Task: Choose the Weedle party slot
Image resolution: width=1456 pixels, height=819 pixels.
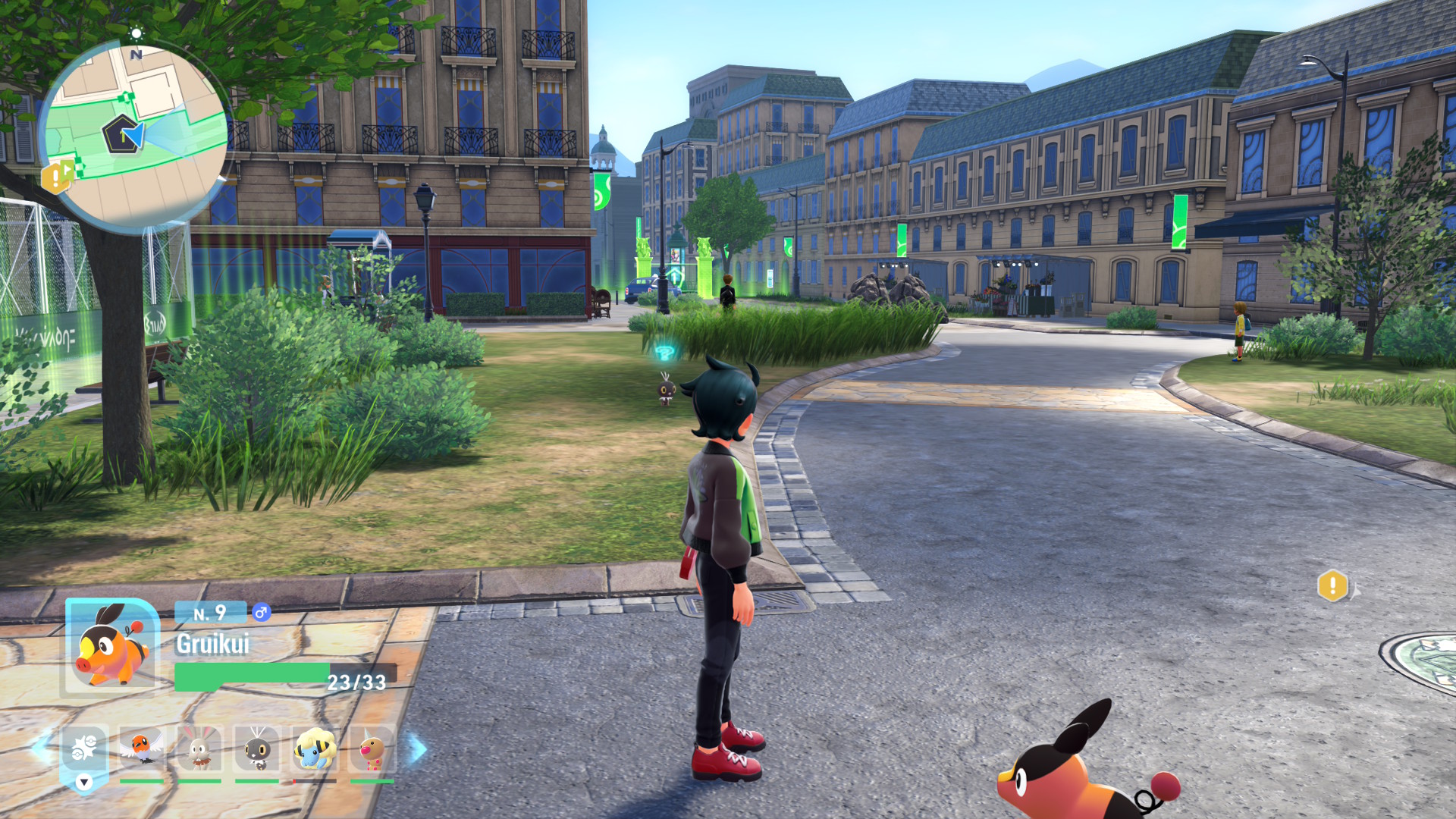Action: [372, 748]
